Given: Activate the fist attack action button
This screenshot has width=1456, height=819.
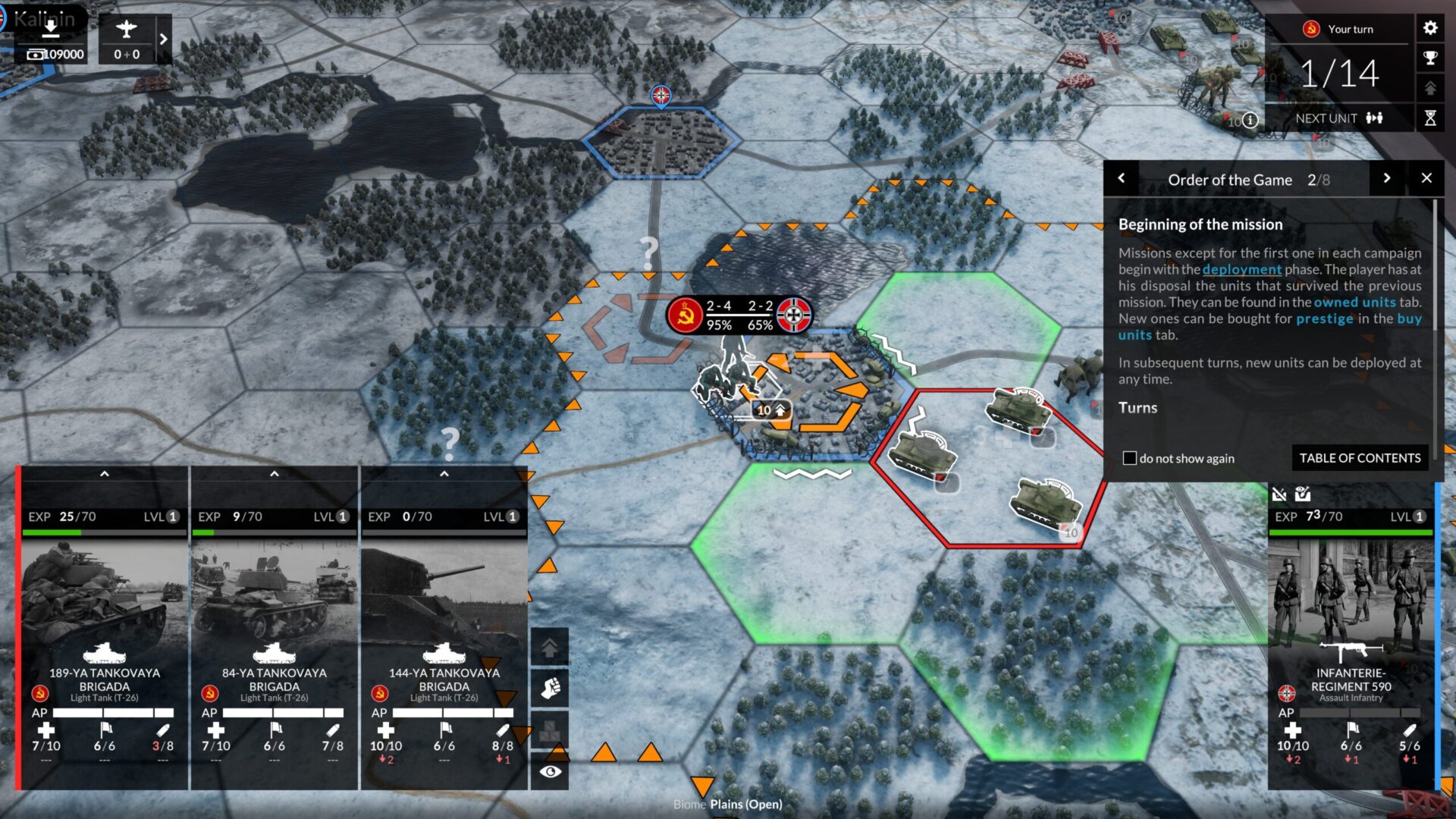Looking at the screenshot, I should (x=550, y=689).
